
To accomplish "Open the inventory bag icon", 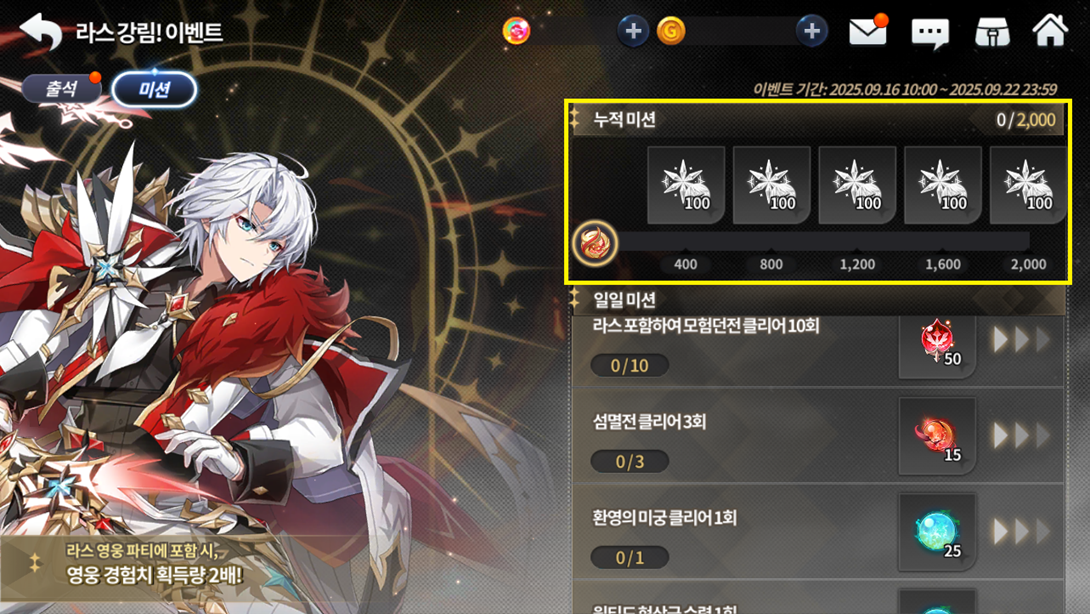I will 992,32.
